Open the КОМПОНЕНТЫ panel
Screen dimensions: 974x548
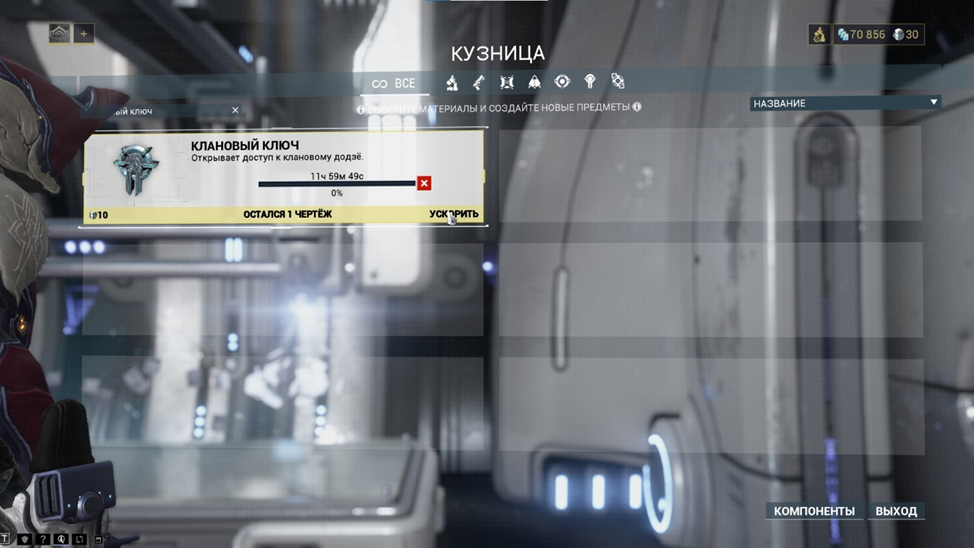pyautogui.click(x=814, y=511)
